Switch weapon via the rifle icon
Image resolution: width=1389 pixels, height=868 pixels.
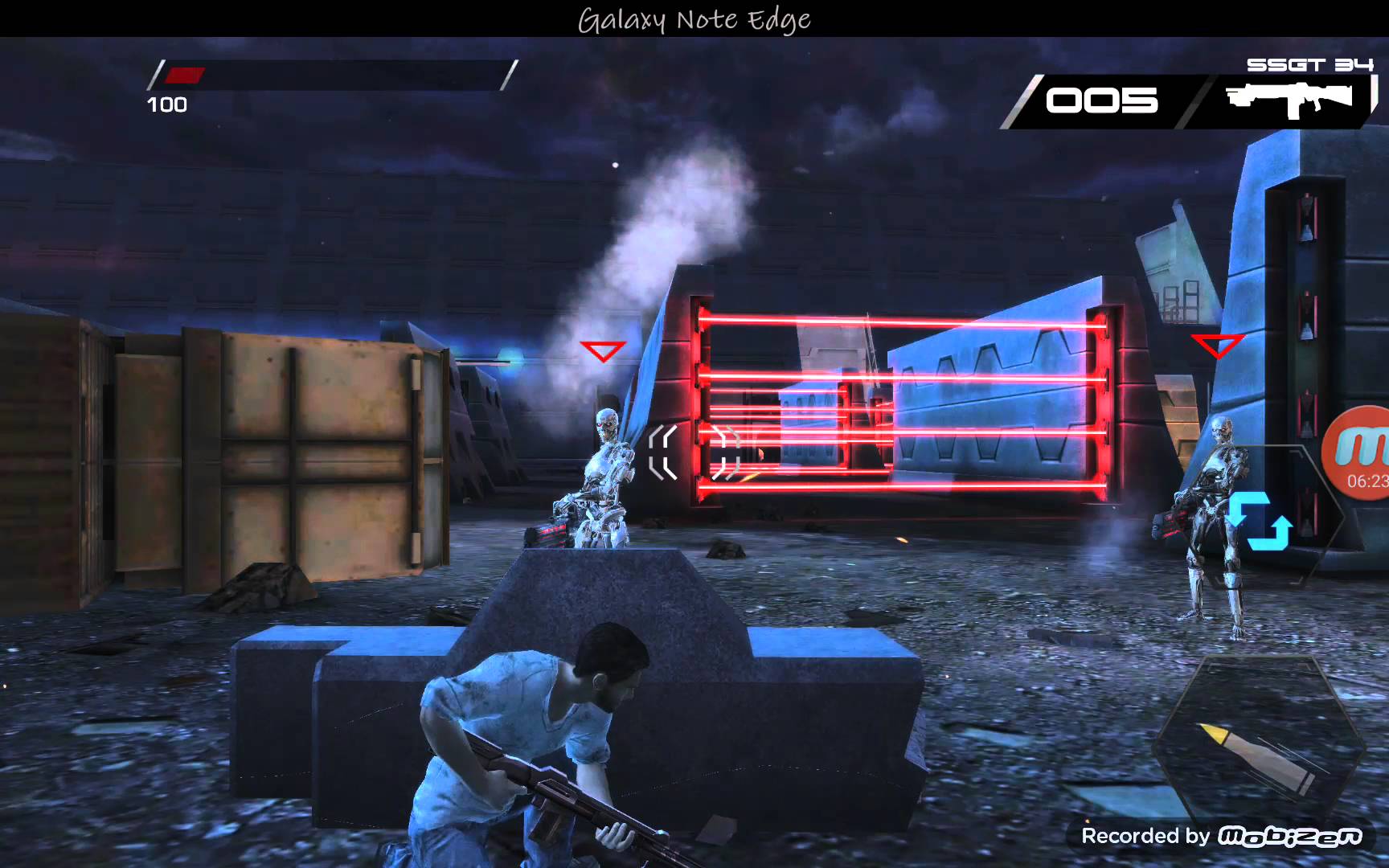1289,100
